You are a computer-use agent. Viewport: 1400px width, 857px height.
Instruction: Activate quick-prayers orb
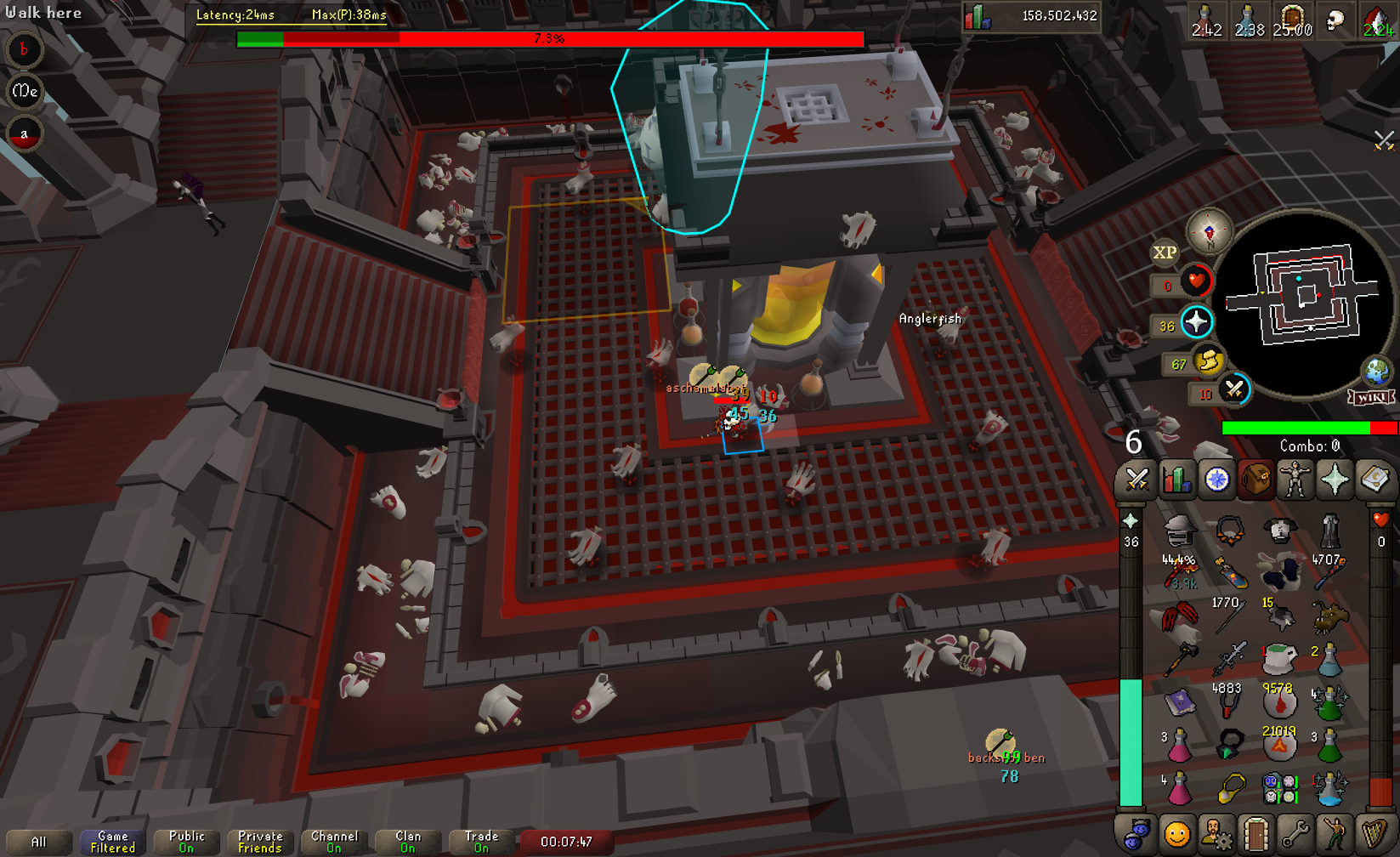1197,322
